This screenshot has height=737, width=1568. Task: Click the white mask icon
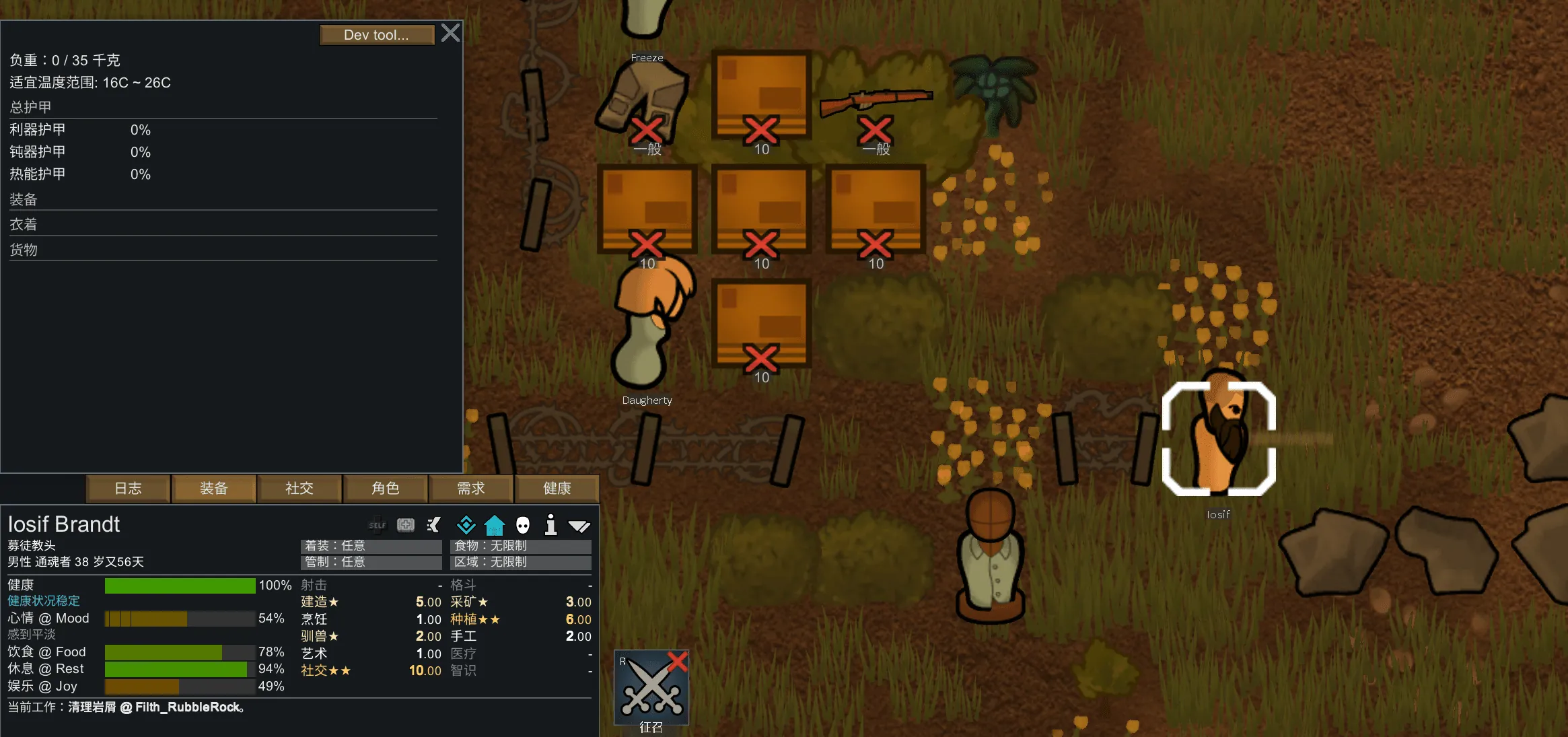[523, 525]
